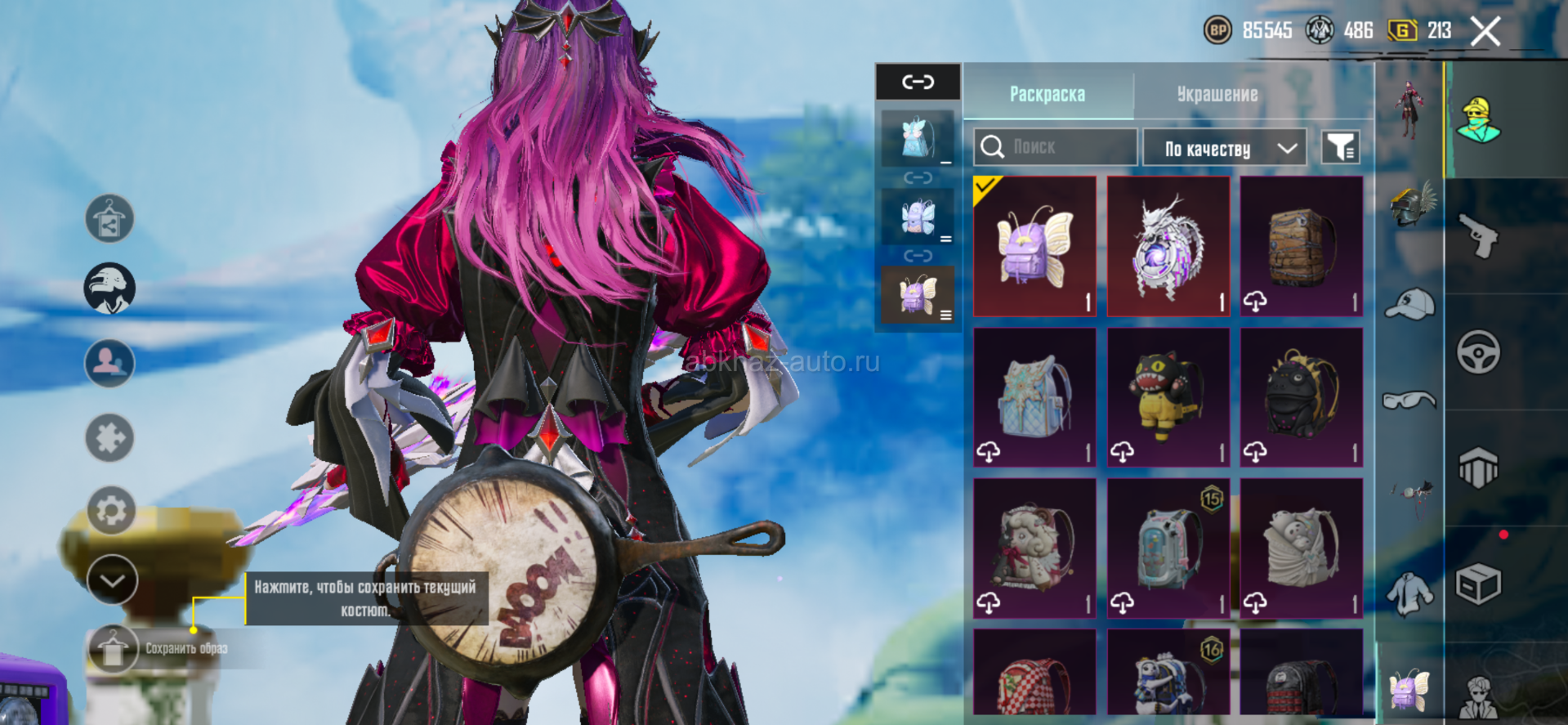This screenshot has height=725, width=1568.
Task: Select the cap headwear category
Action: 1410,305
